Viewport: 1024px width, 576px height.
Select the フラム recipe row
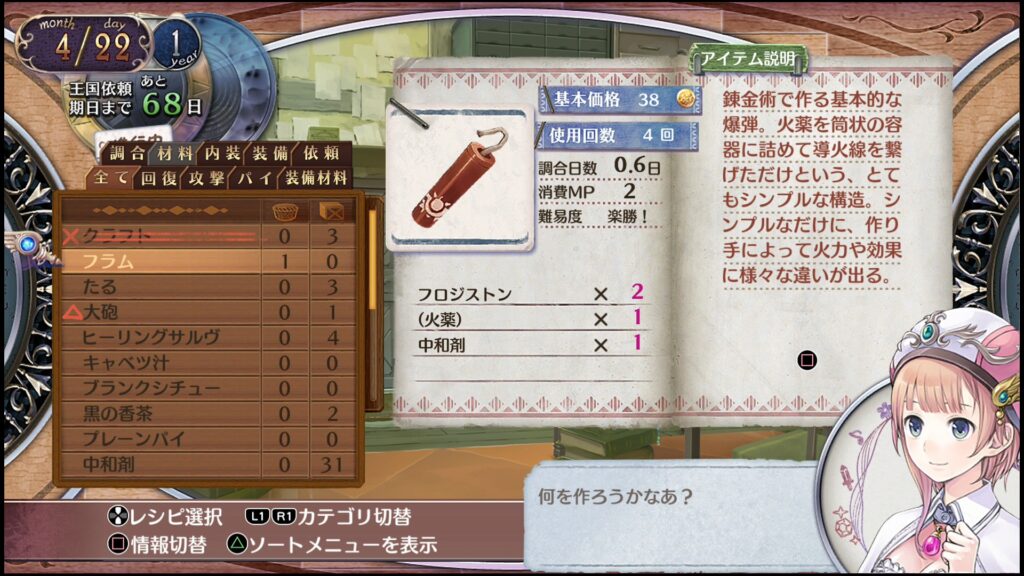click(x=160, y=261)
